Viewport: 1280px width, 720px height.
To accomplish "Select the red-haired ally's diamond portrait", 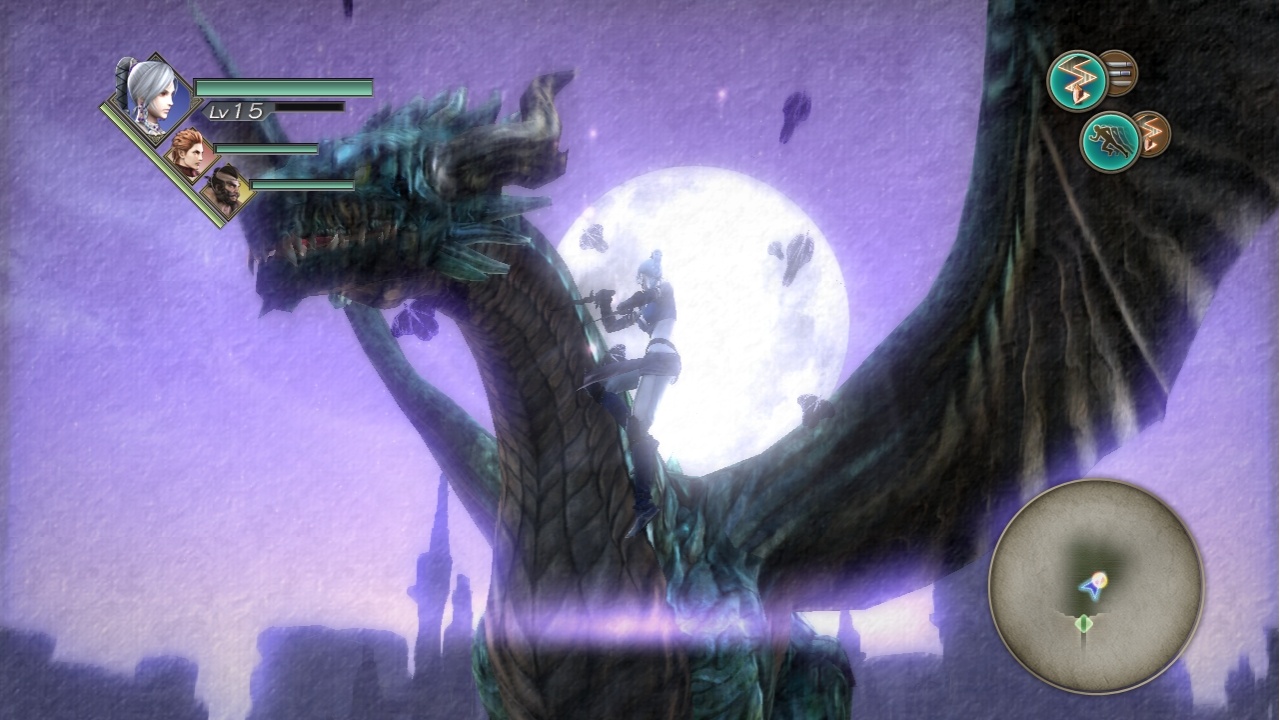I will [190, 150].
